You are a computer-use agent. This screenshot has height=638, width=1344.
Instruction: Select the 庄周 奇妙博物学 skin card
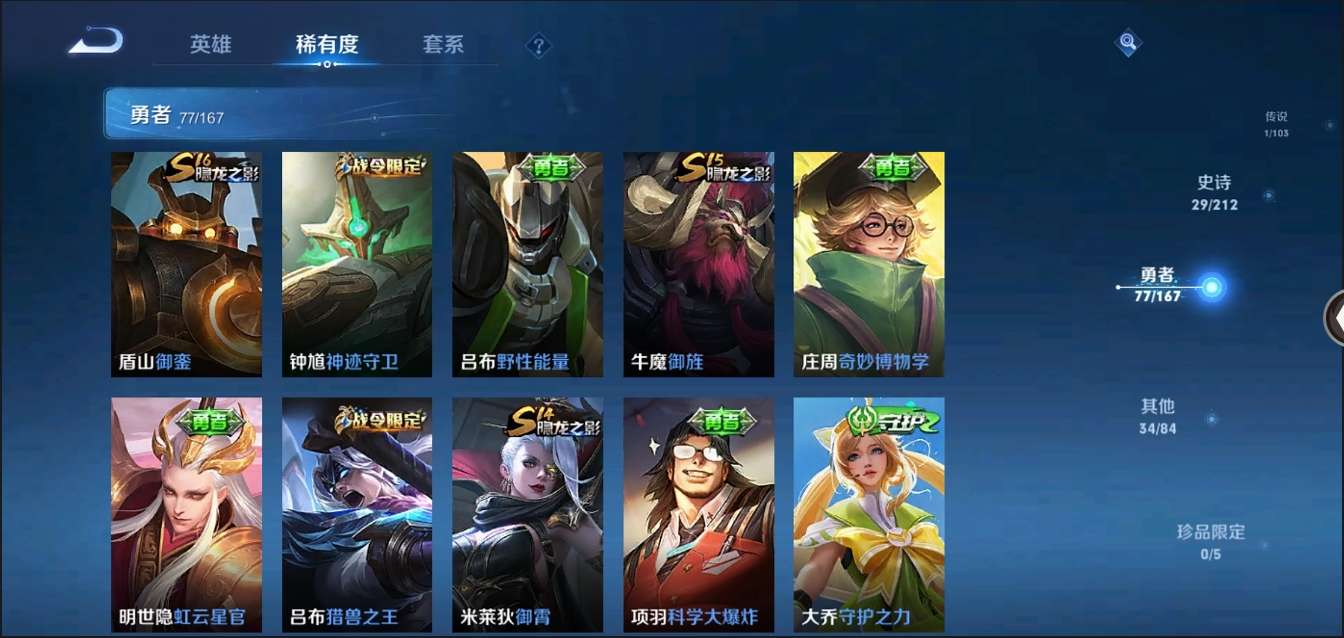(x=869, y=264)
